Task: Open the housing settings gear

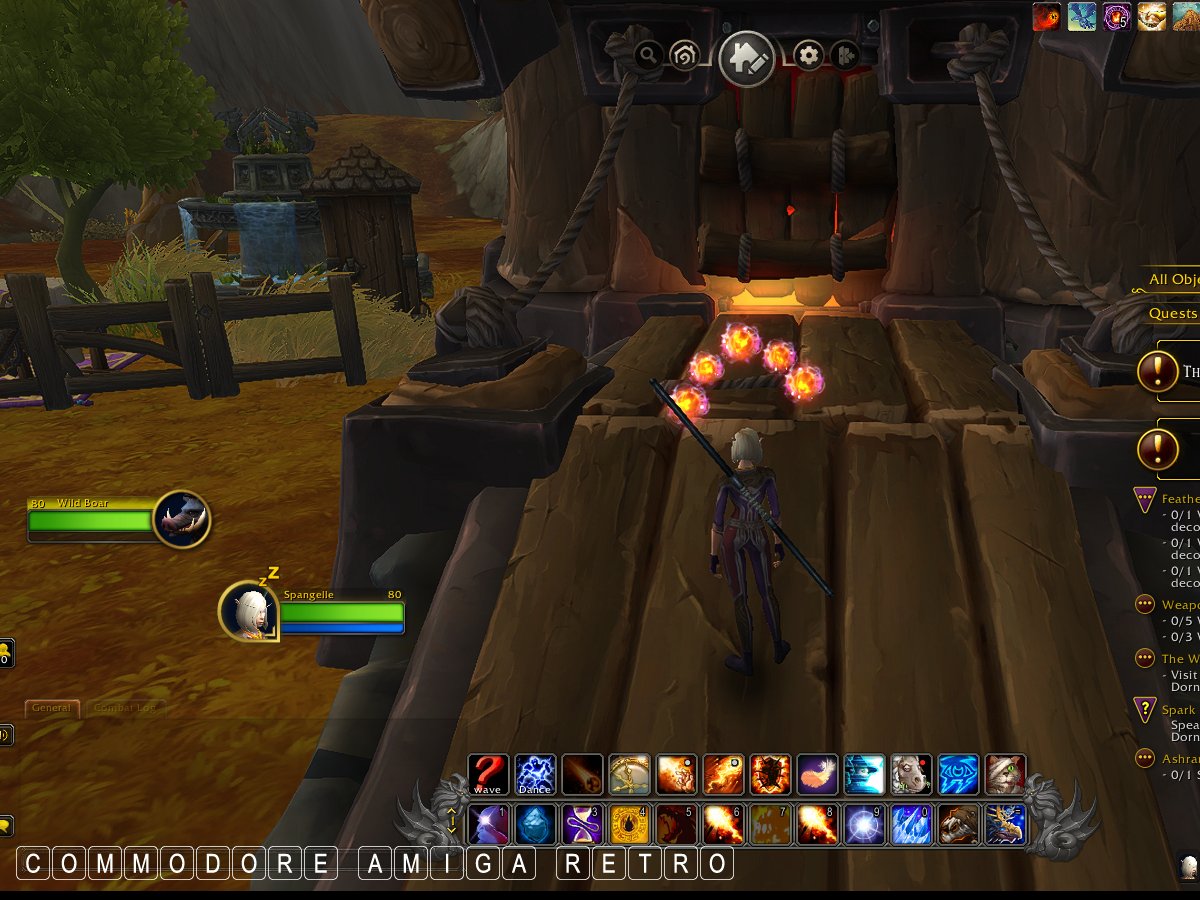Action: tap(808, 55)
